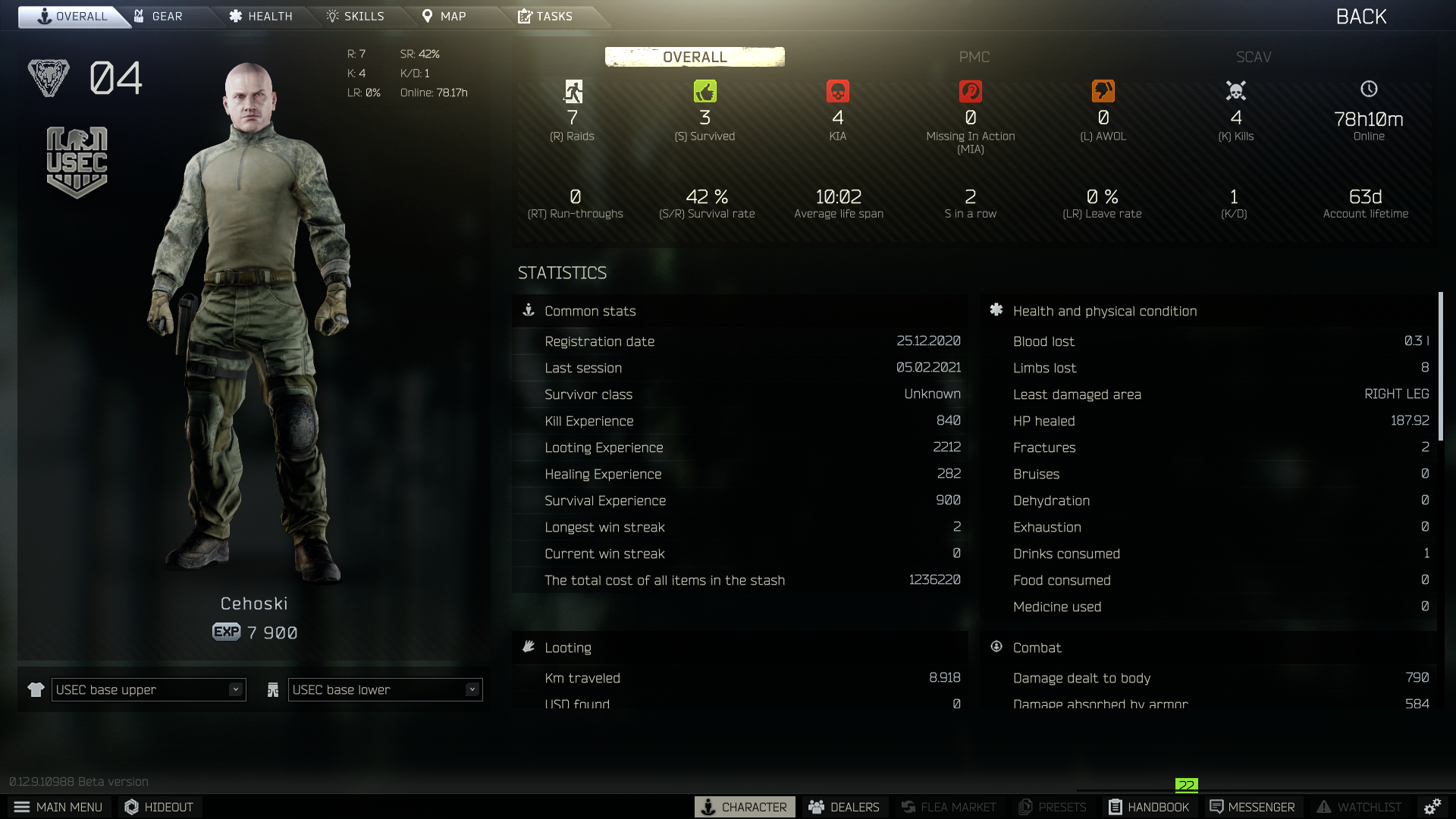The width and height of the screenshot is (1456, 819).
Task: Switch to the GEAR tab
Action: tap(162, 16)
